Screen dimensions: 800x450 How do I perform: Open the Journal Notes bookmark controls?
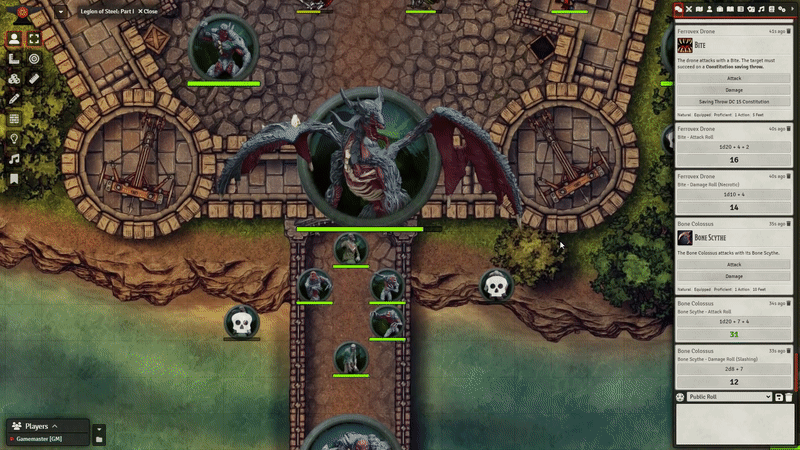(14, 178)
